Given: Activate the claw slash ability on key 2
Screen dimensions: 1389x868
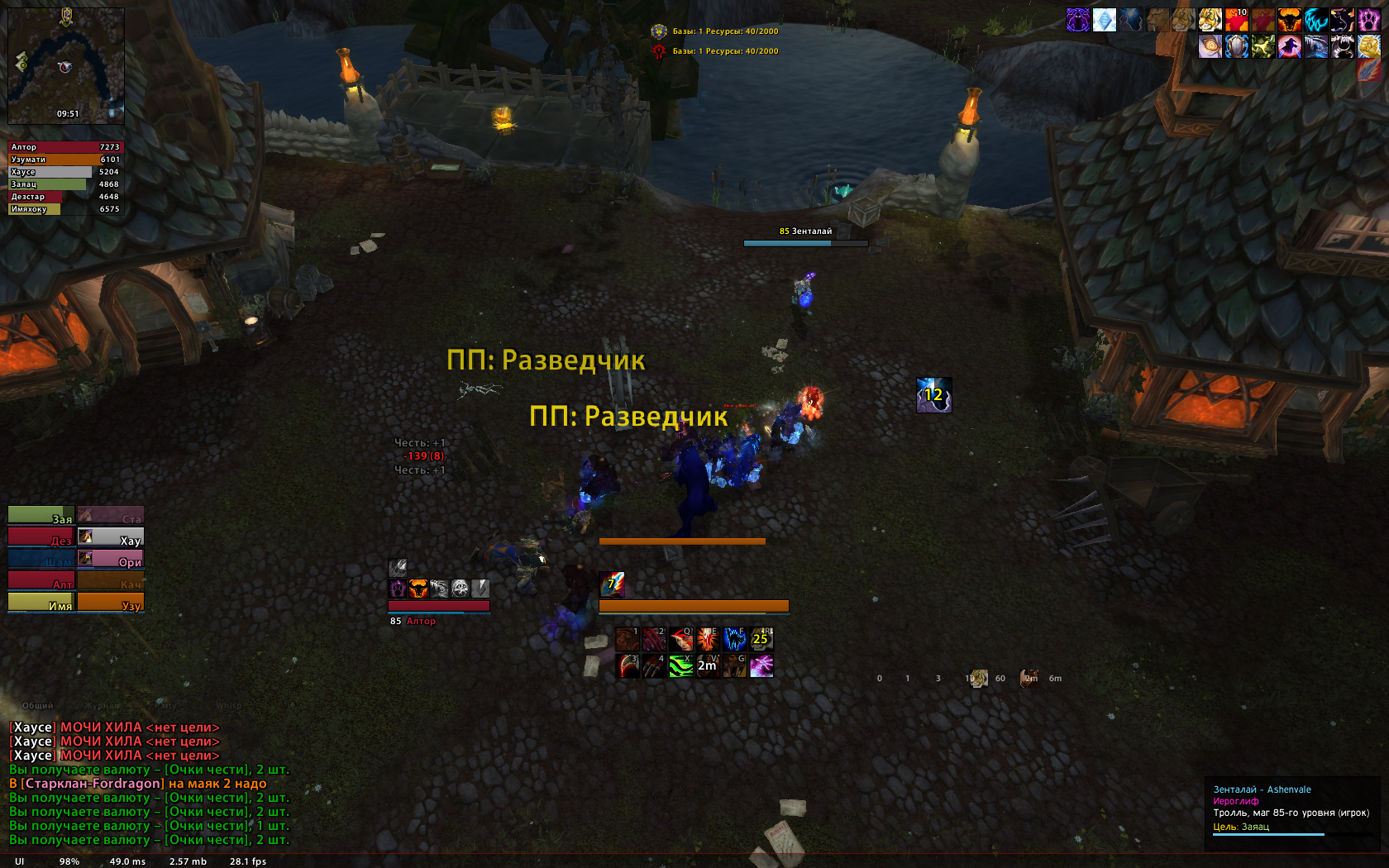Looking at the screenshot, I should [654, 639].
